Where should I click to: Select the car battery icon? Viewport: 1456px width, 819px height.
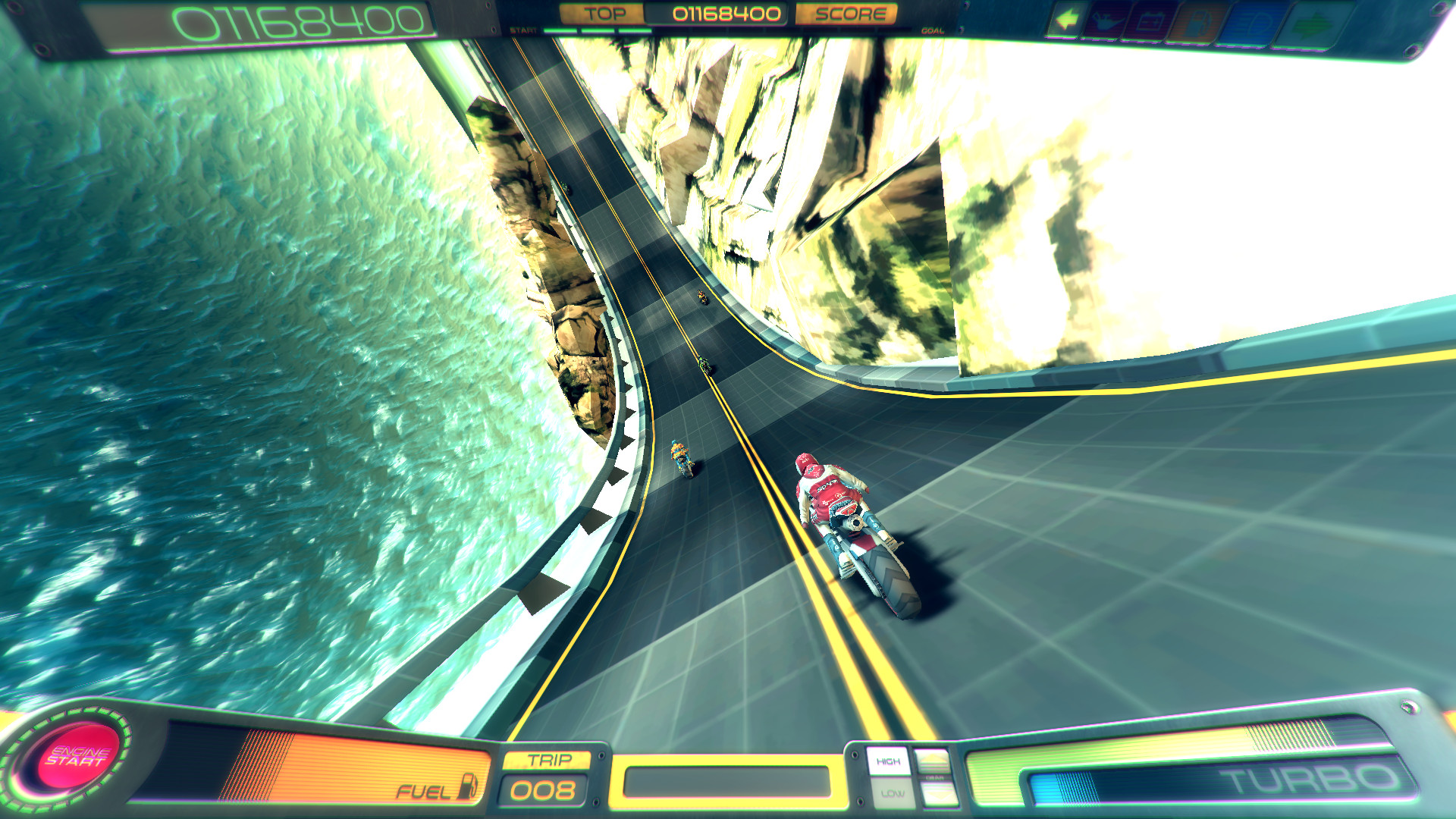pyautogui.click(x=1153, y=20)
